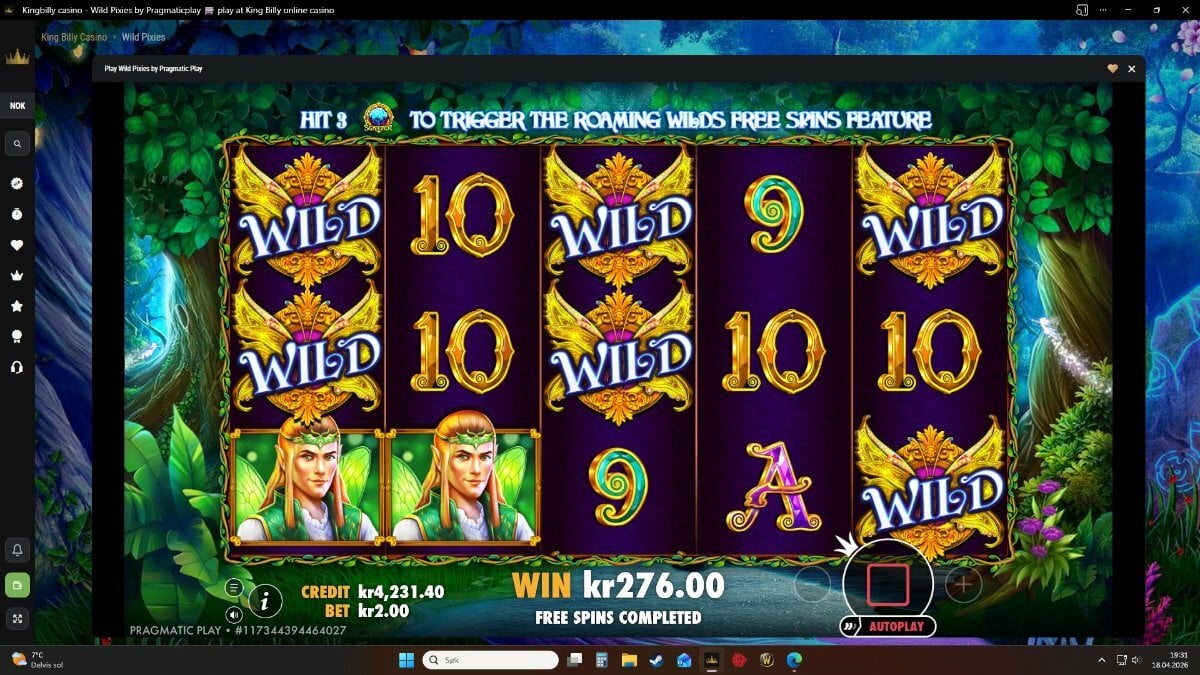Click the King Billy crown logo

(17, 57)
